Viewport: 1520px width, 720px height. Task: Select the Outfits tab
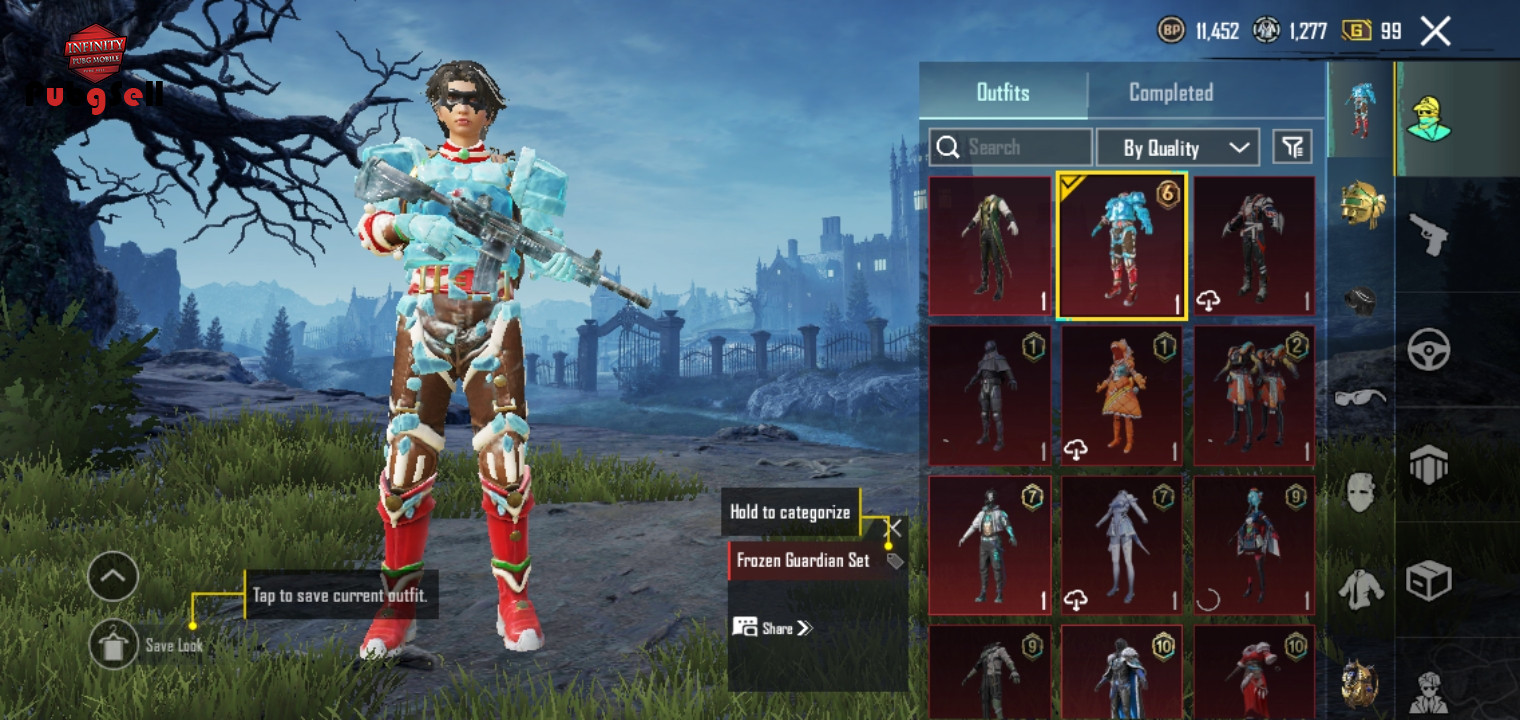[x=1003, y=93]
